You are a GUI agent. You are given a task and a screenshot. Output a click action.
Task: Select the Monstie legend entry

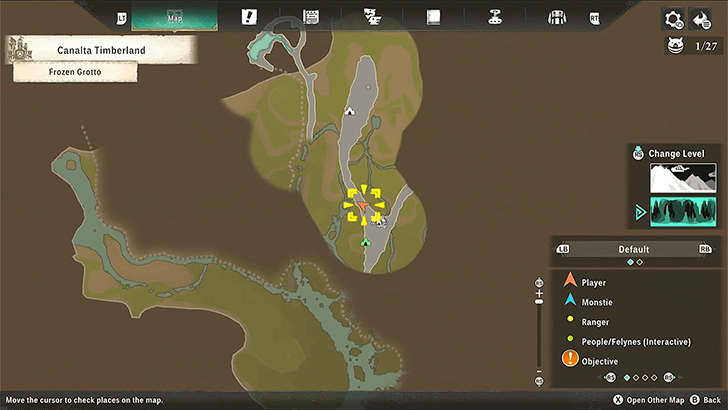pos(597,302)
